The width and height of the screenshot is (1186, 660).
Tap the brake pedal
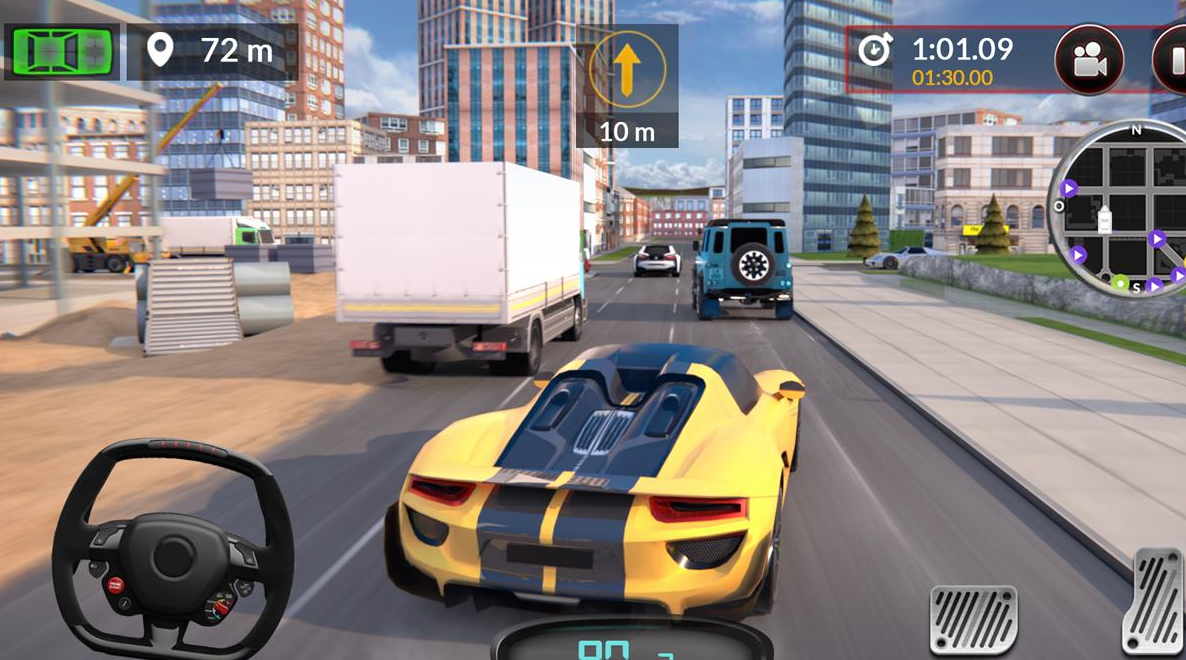coord(973,619)
